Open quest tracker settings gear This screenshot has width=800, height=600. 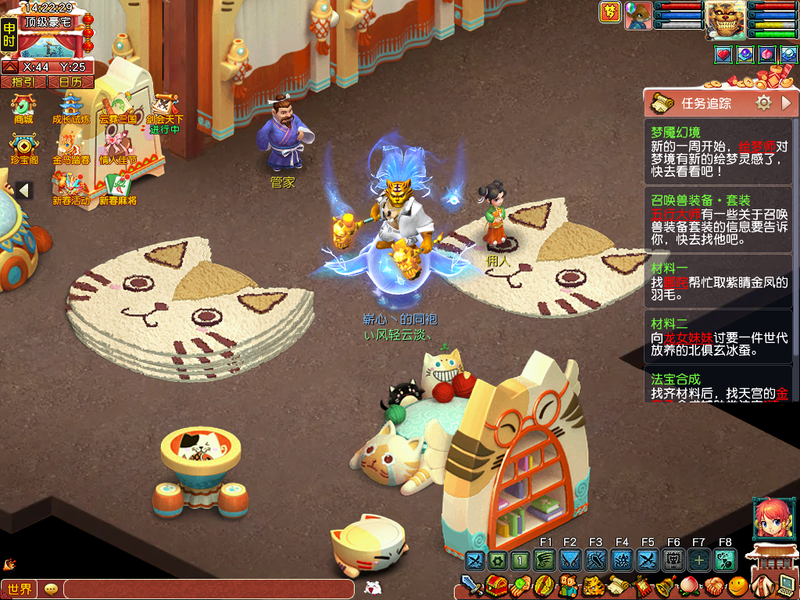pyautogui.click(x=763, y=102)
